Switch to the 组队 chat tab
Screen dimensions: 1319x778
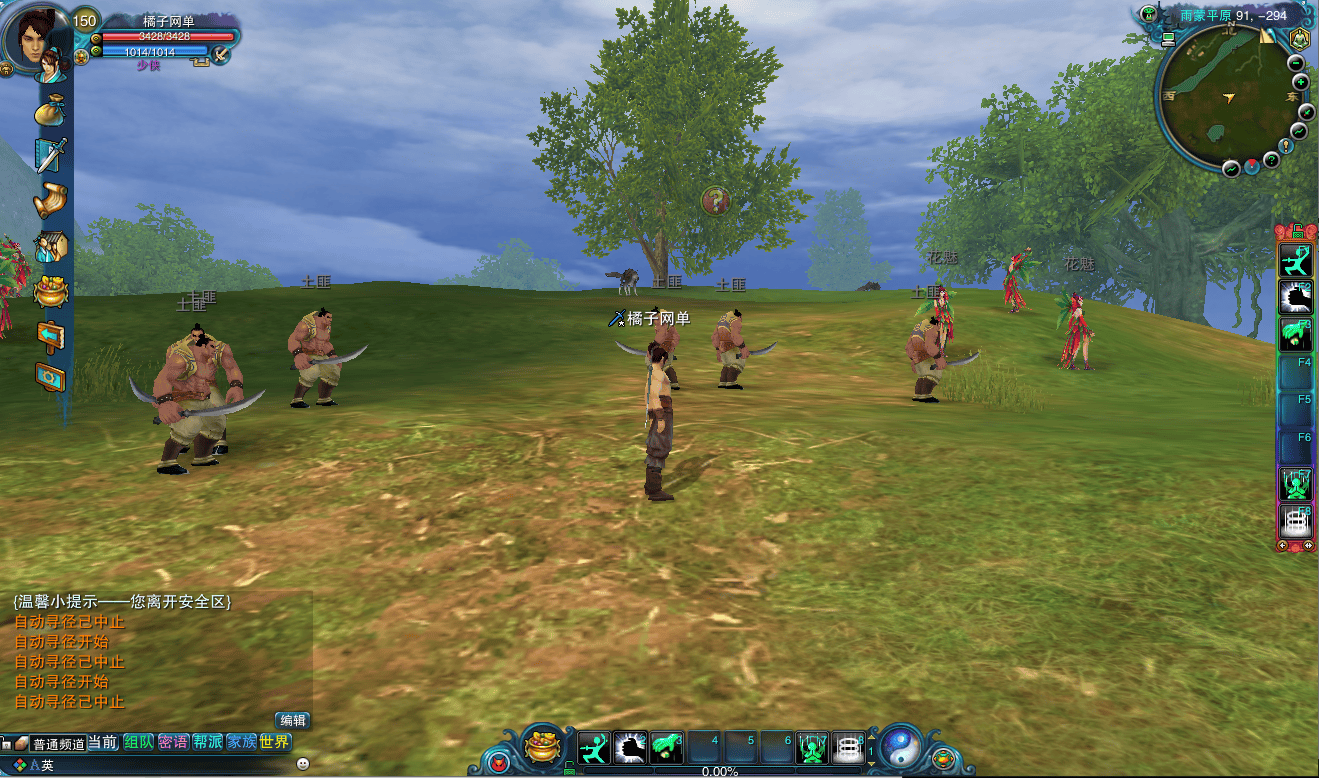click(x=139, y=742)
